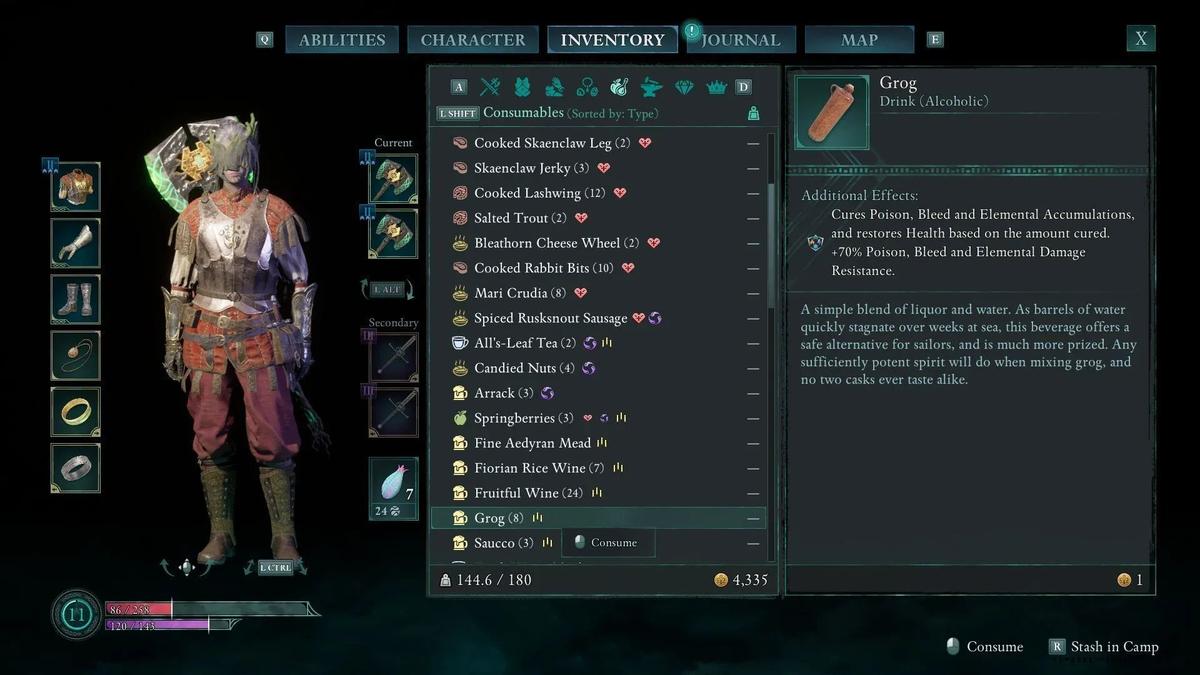Switch to the Abilities tab

[342, 40]
